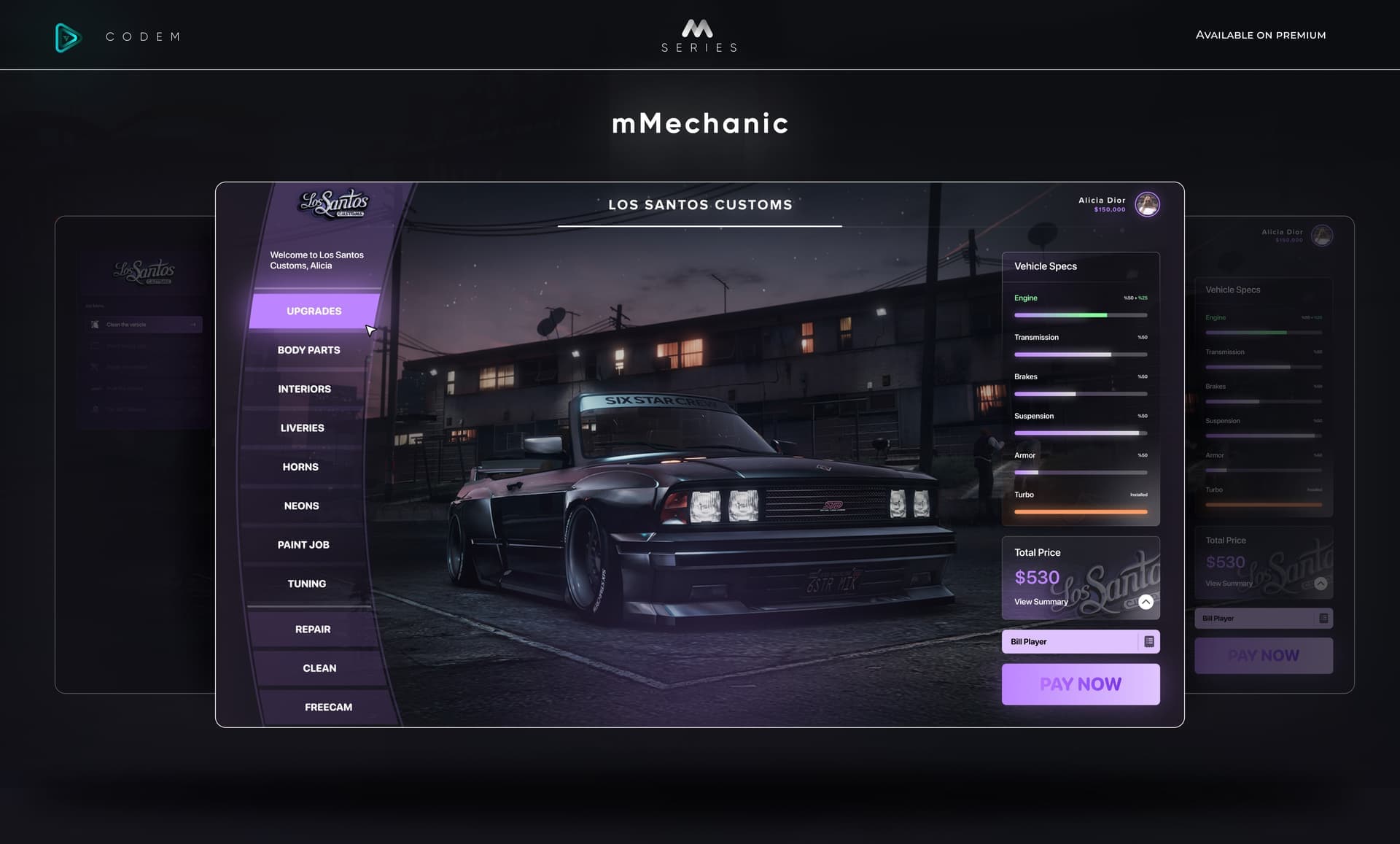Click the Engine upgrade progress bar
This screenshot has width=1400, height=844.
click(1081, 315)
